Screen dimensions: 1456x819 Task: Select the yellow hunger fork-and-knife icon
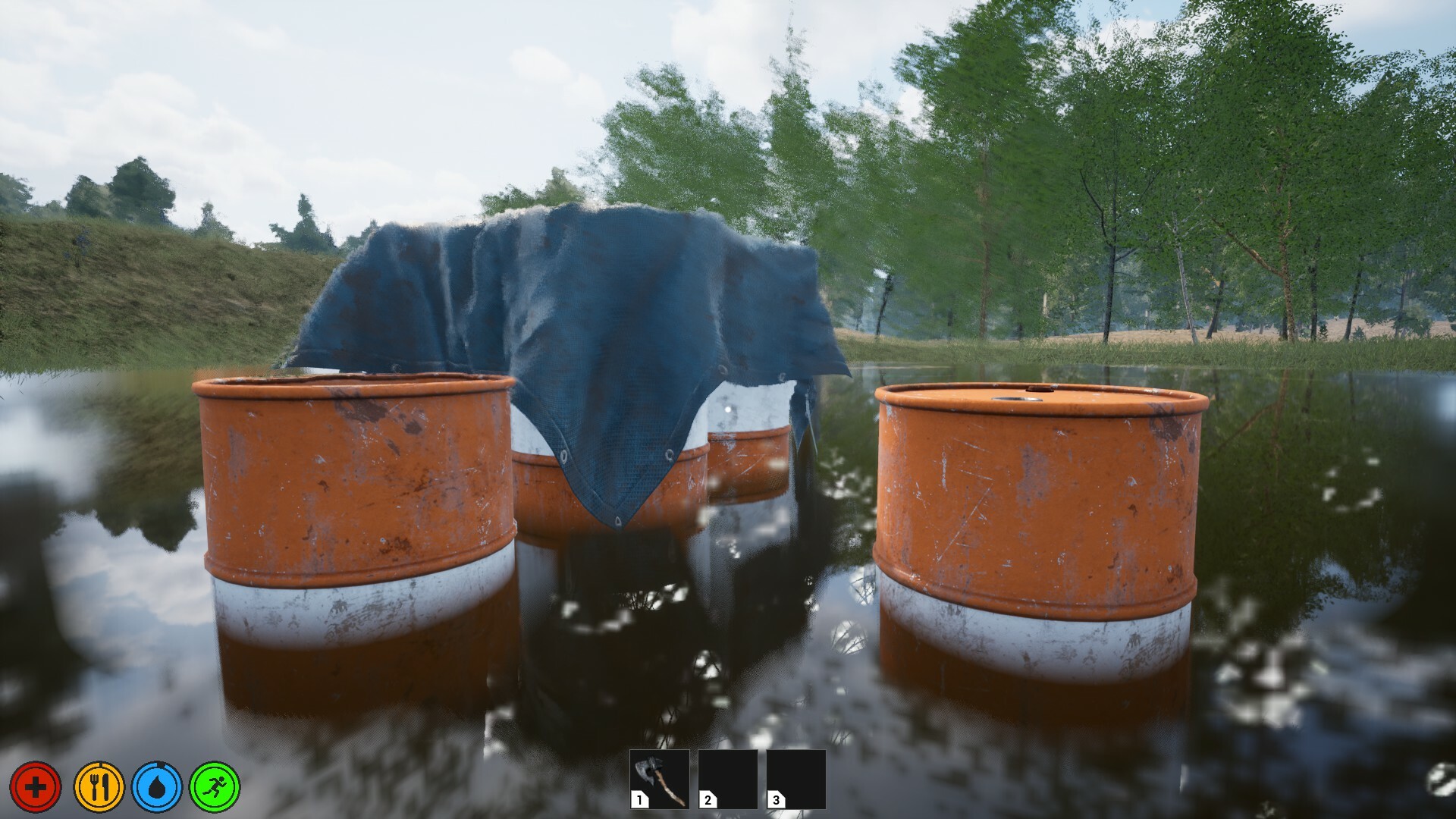100,786
